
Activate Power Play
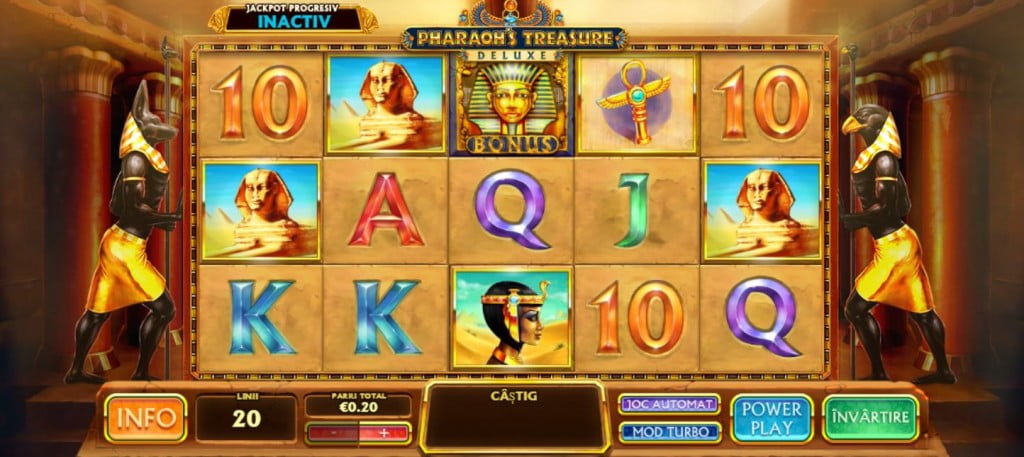click(770, 417)
